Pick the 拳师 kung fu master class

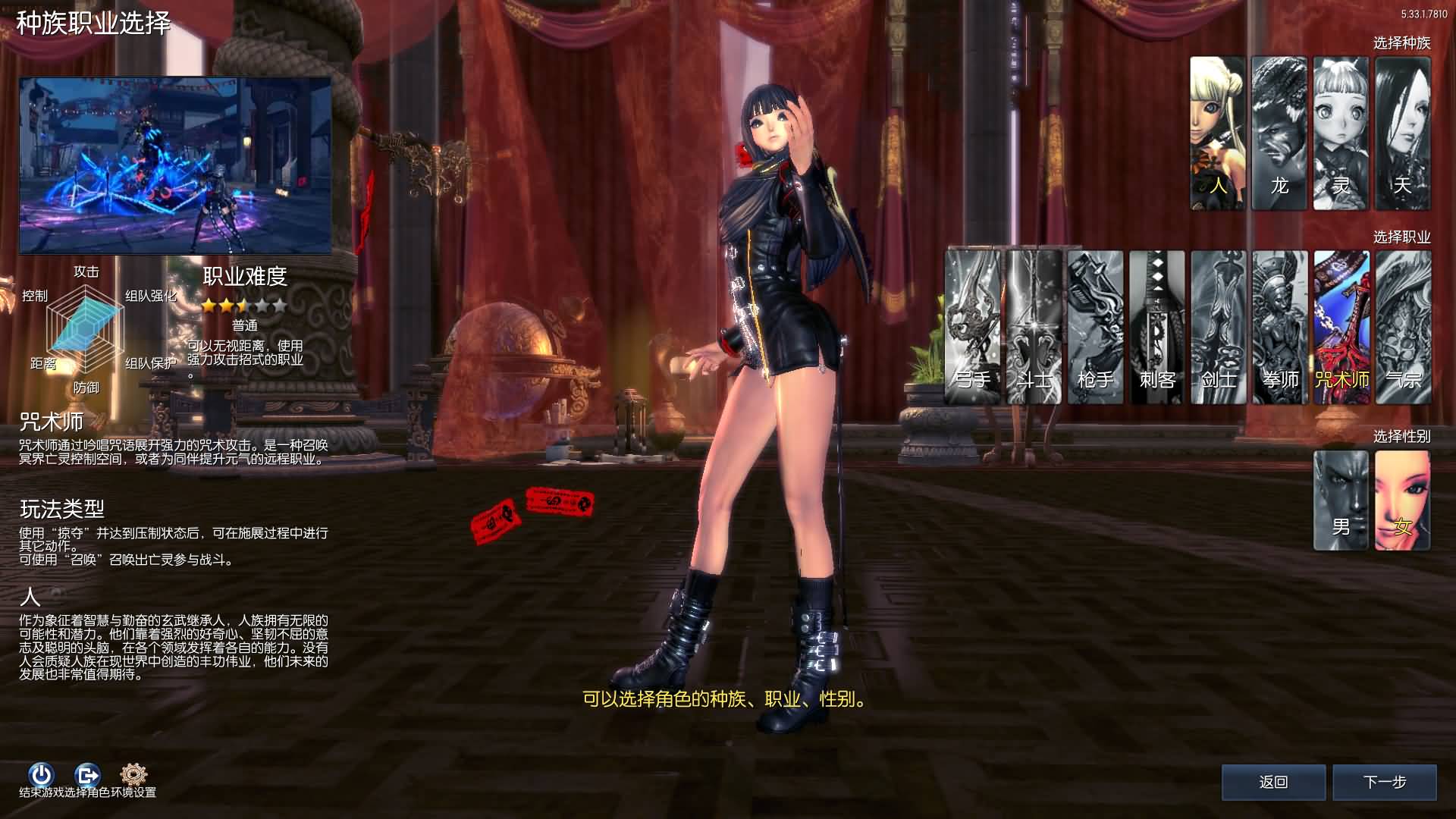1280,327
